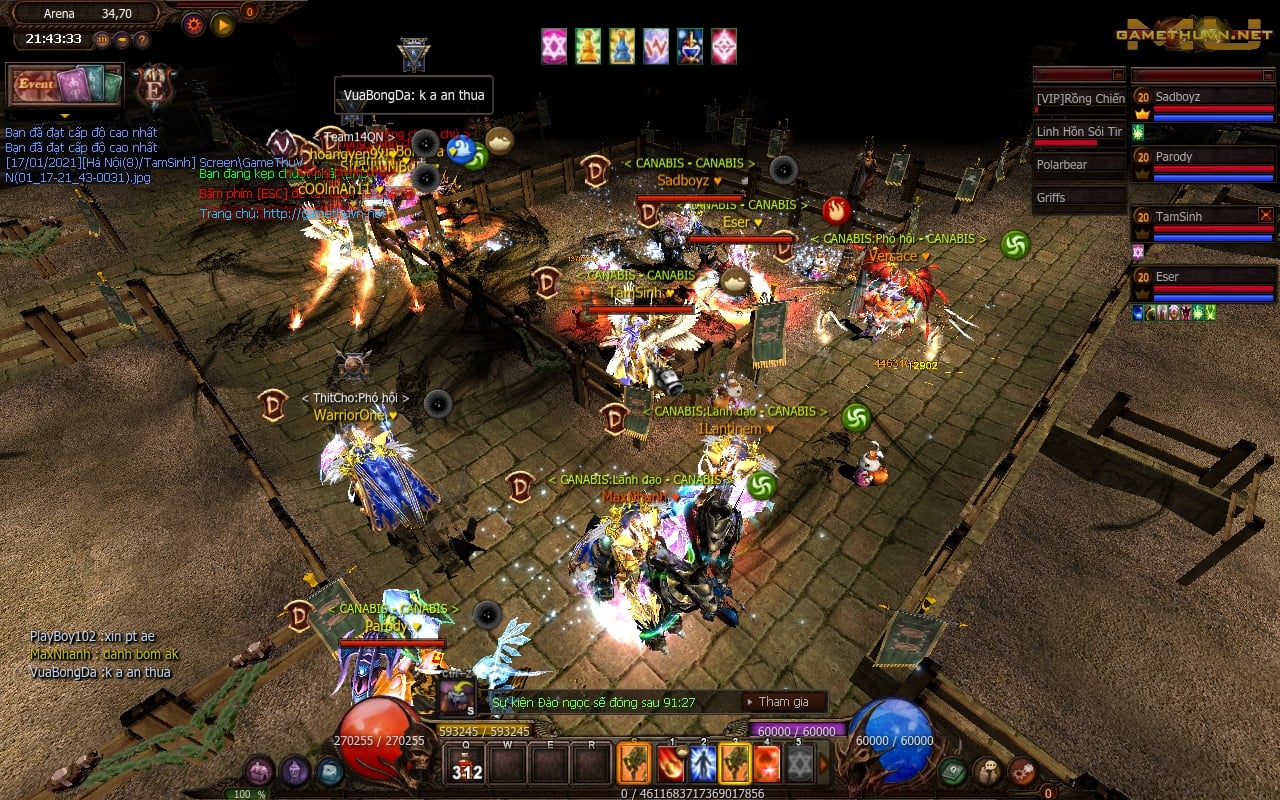Open help with the question mark button
This screenshot has width=1280, height=800.
click(x=142, y=40)
